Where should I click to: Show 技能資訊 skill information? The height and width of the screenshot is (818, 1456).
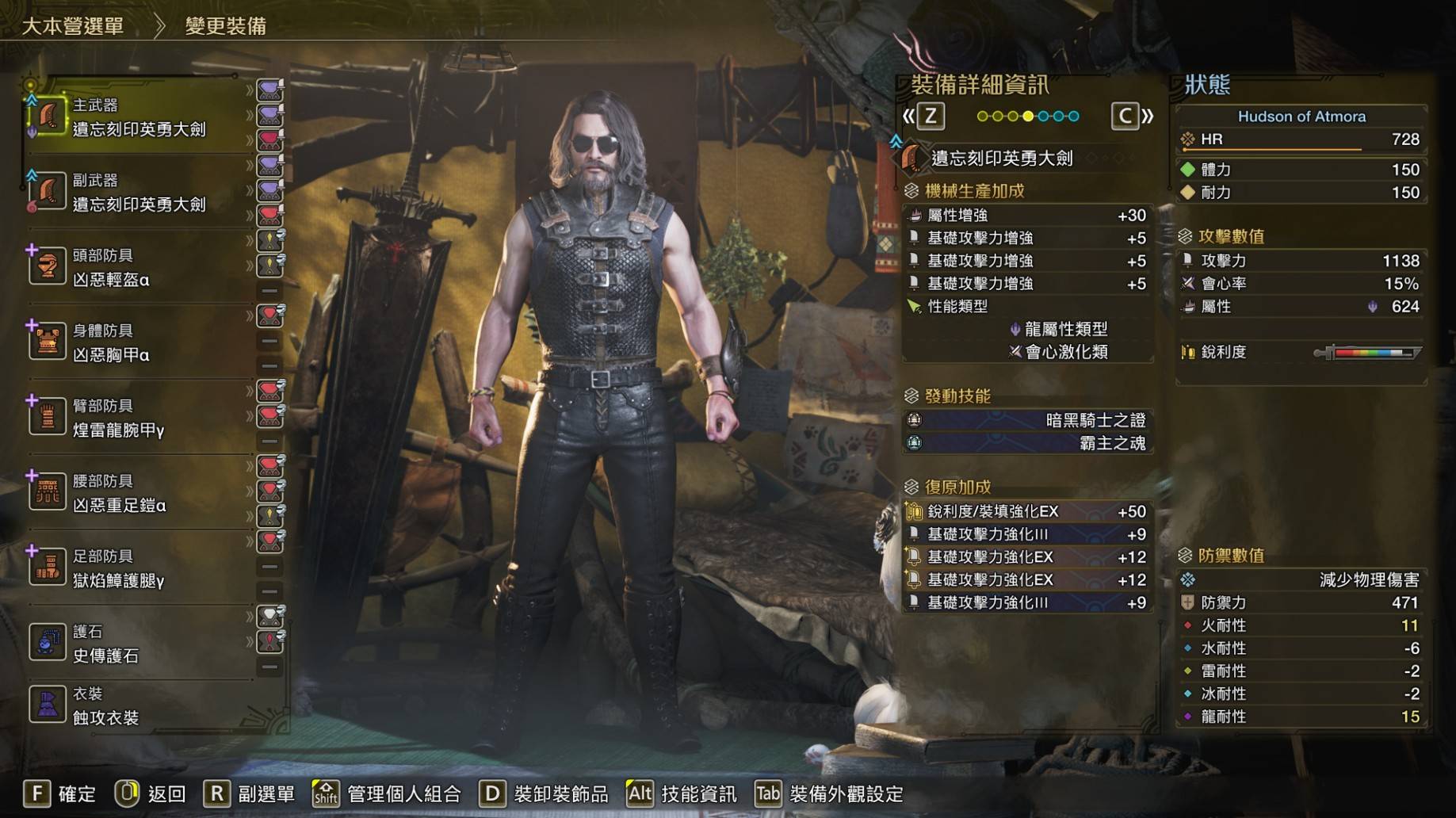pos(682,793)
